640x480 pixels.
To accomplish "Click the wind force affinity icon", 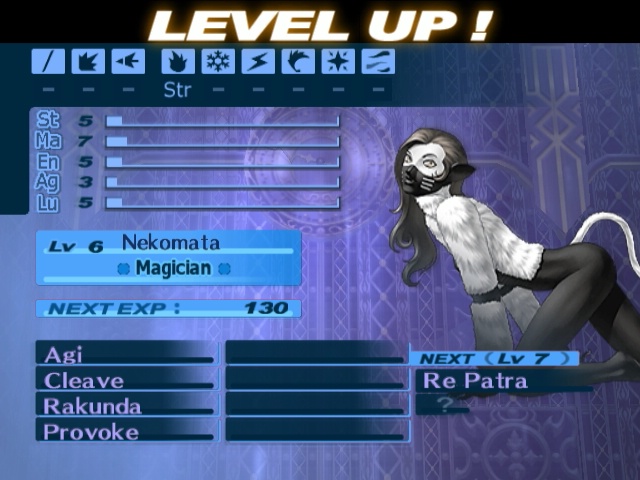I will 298,61.
